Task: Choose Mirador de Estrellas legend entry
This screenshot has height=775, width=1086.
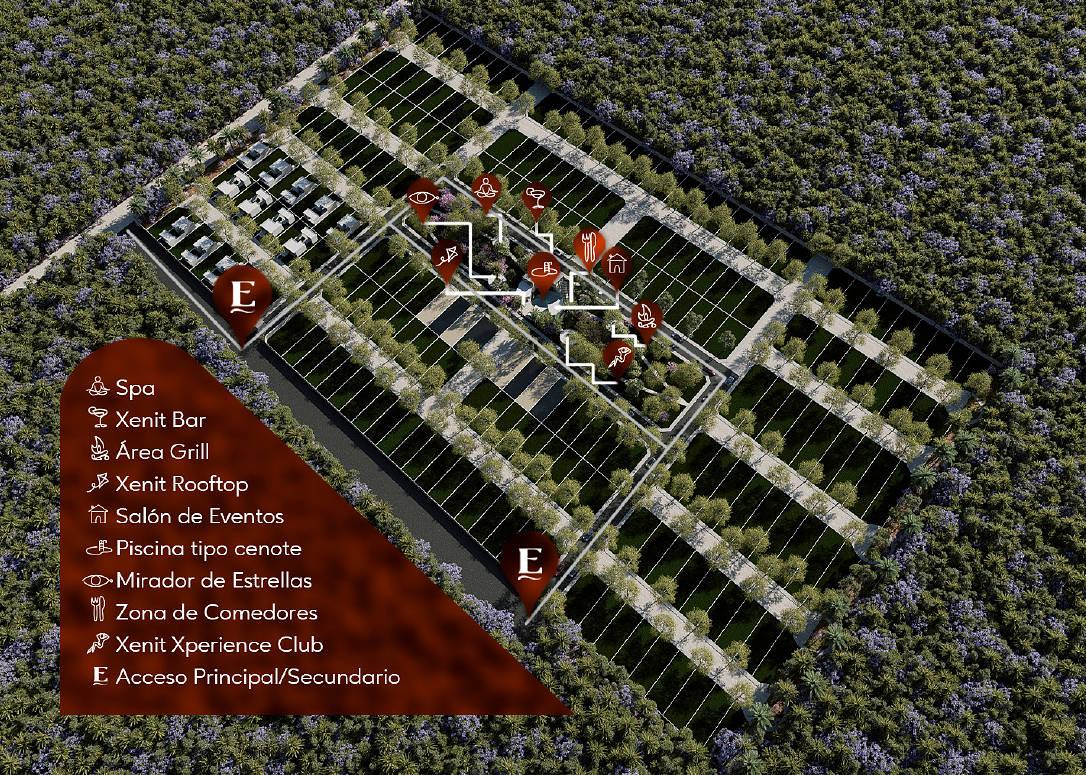Action: [213, 580]
